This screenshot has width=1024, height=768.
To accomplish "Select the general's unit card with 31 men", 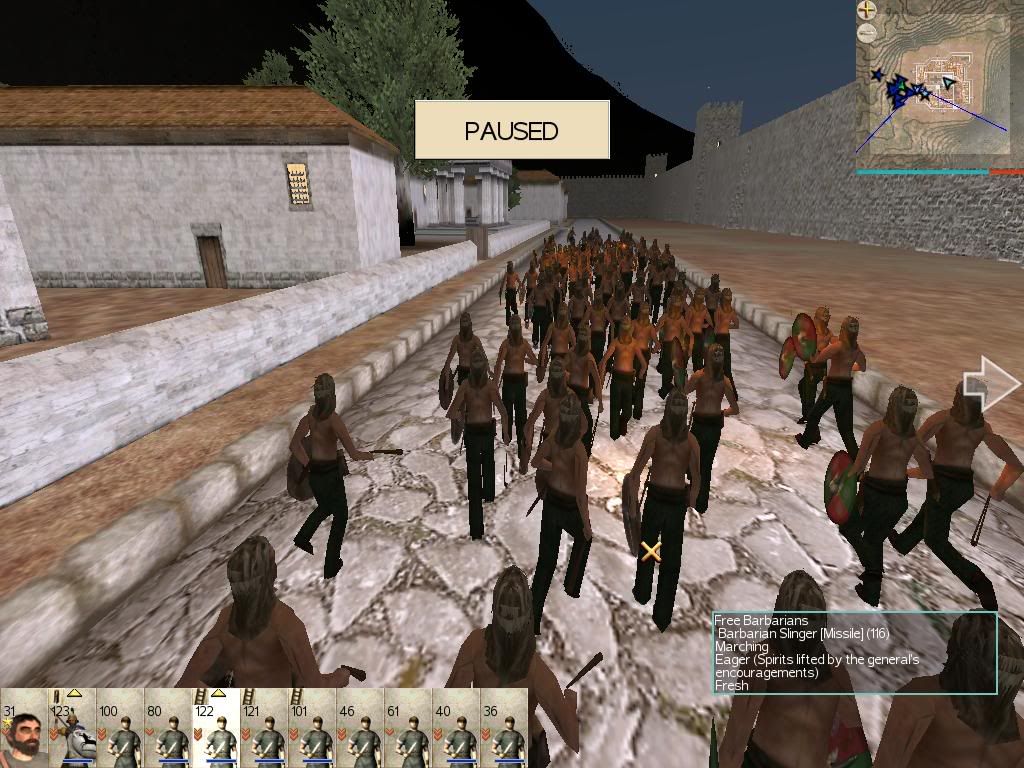I will 24,728.
